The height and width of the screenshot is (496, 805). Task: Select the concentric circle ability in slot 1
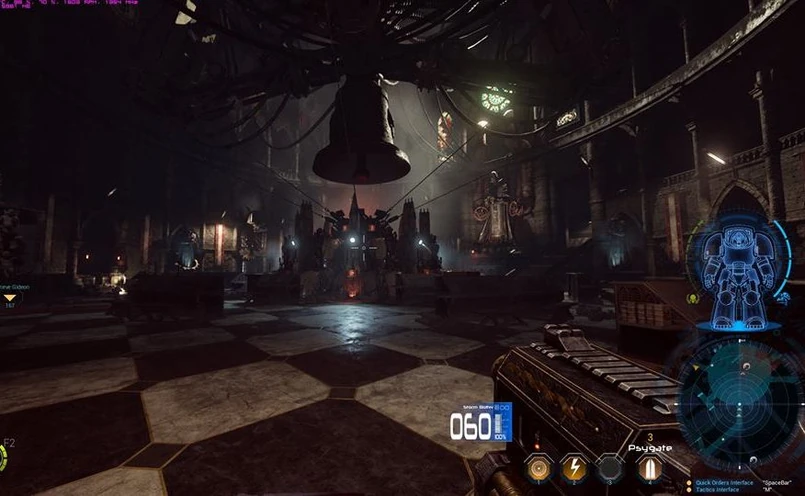point(537,467)
